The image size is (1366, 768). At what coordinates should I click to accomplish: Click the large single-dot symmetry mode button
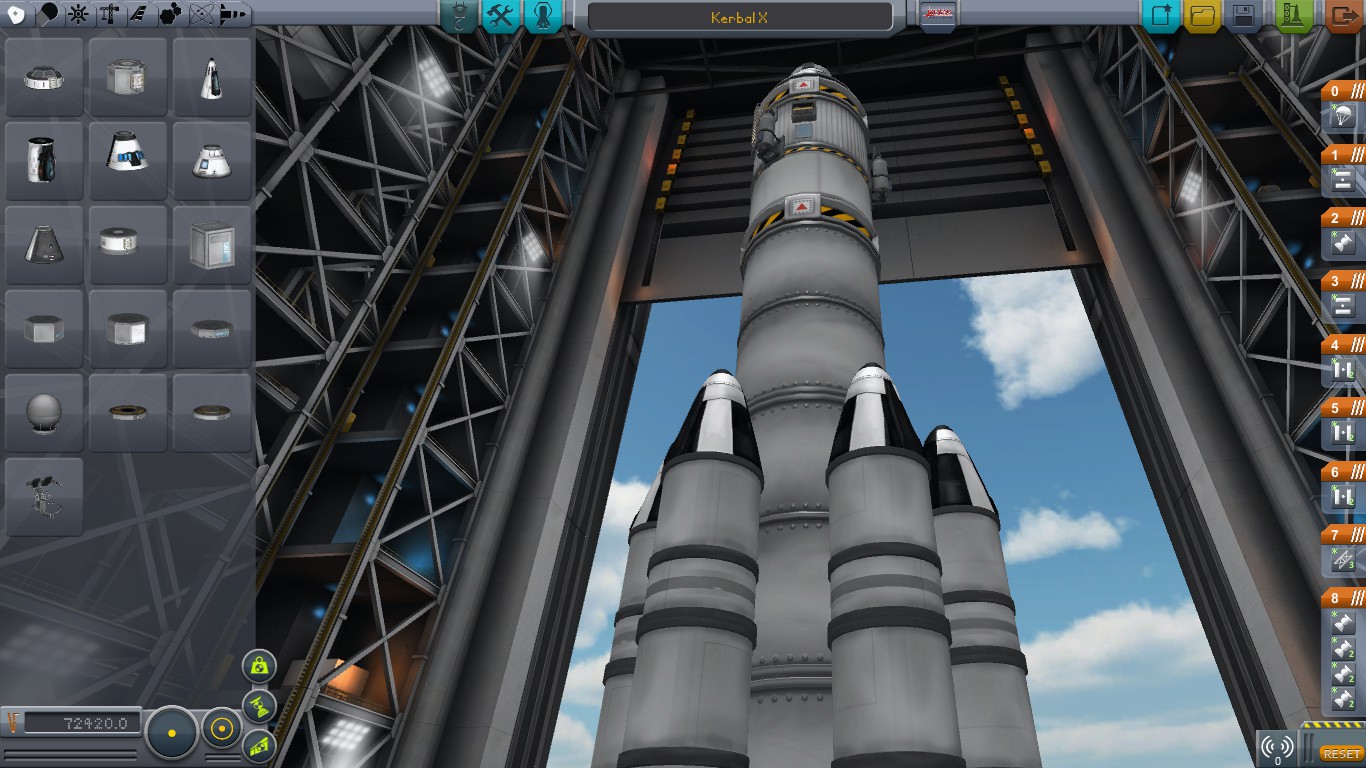(x=172, y=733)
